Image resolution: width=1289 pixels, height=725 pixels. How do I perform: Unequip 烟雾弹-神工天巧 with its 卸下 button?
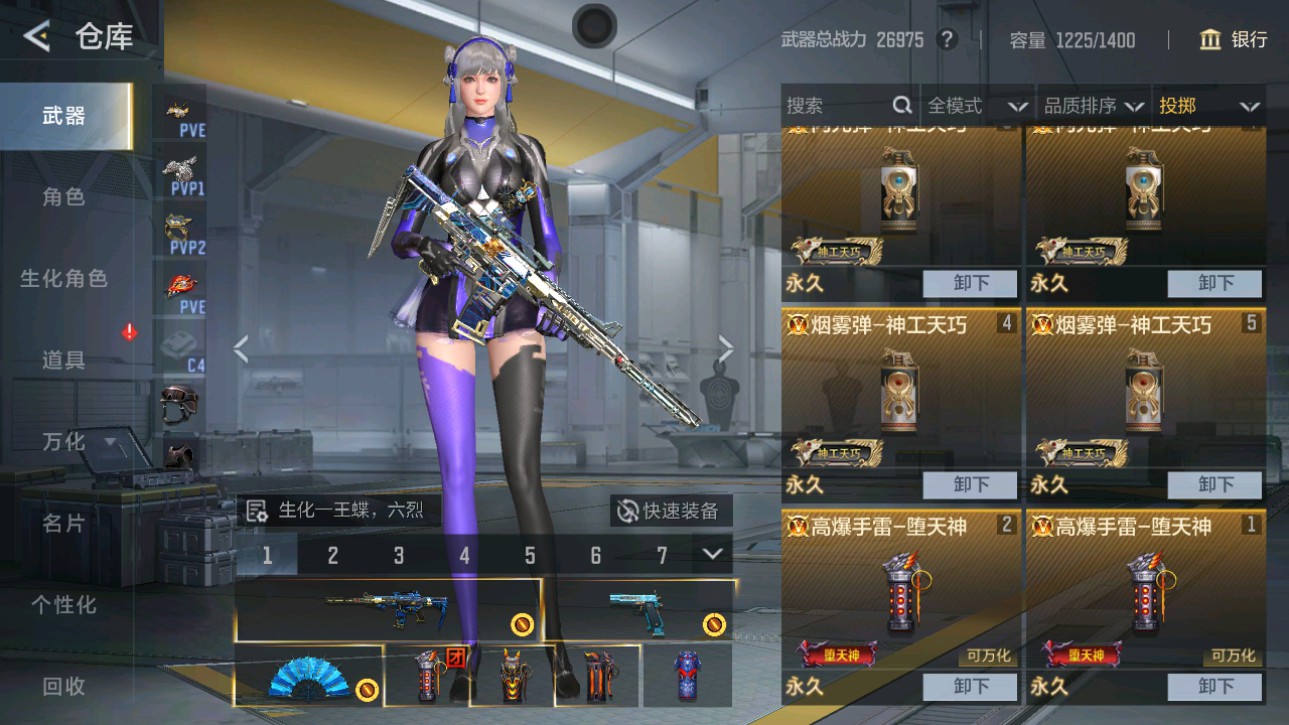point(968,485)
